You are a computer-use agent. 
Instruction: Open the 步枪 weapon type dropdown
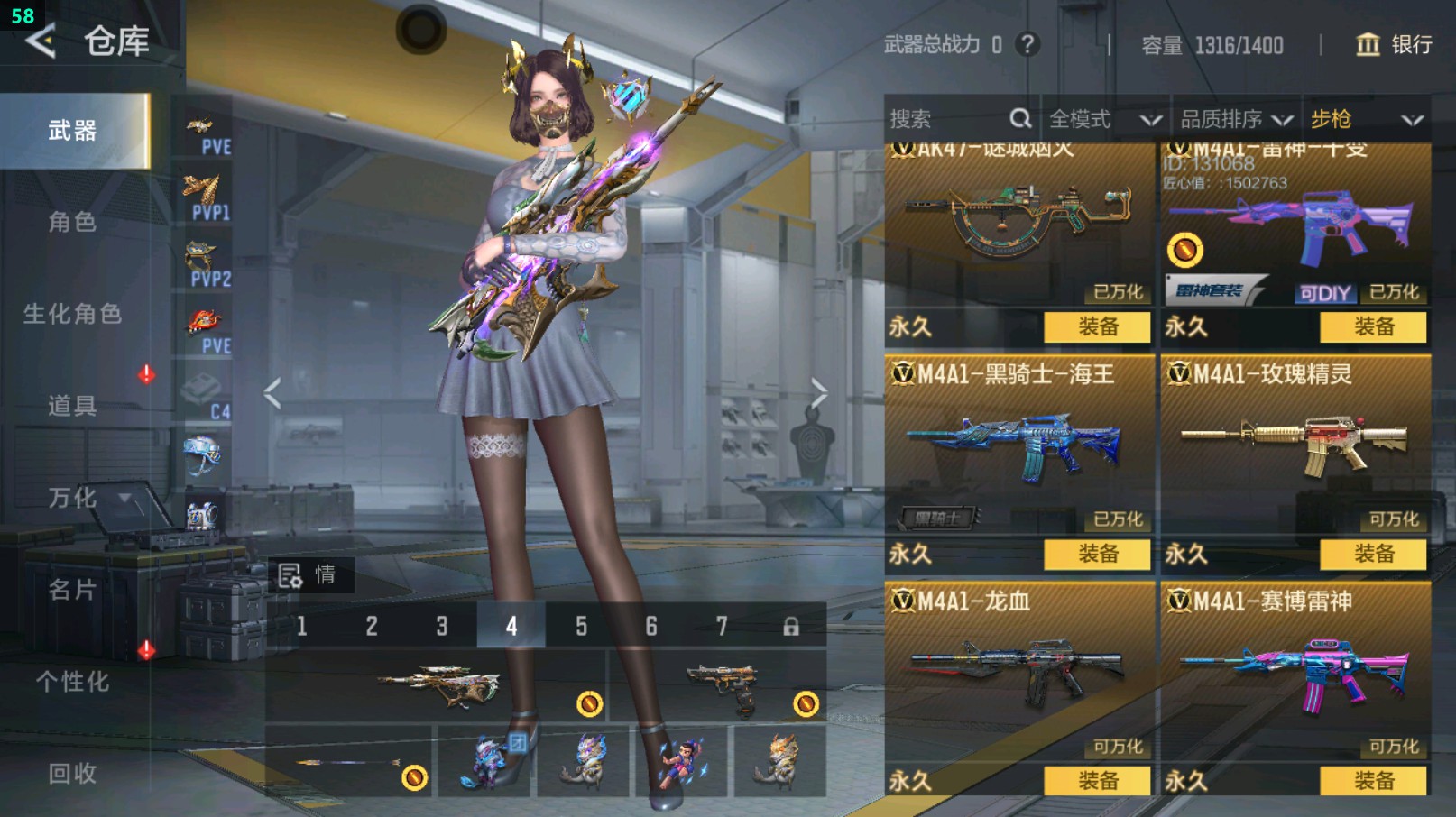1366,119
